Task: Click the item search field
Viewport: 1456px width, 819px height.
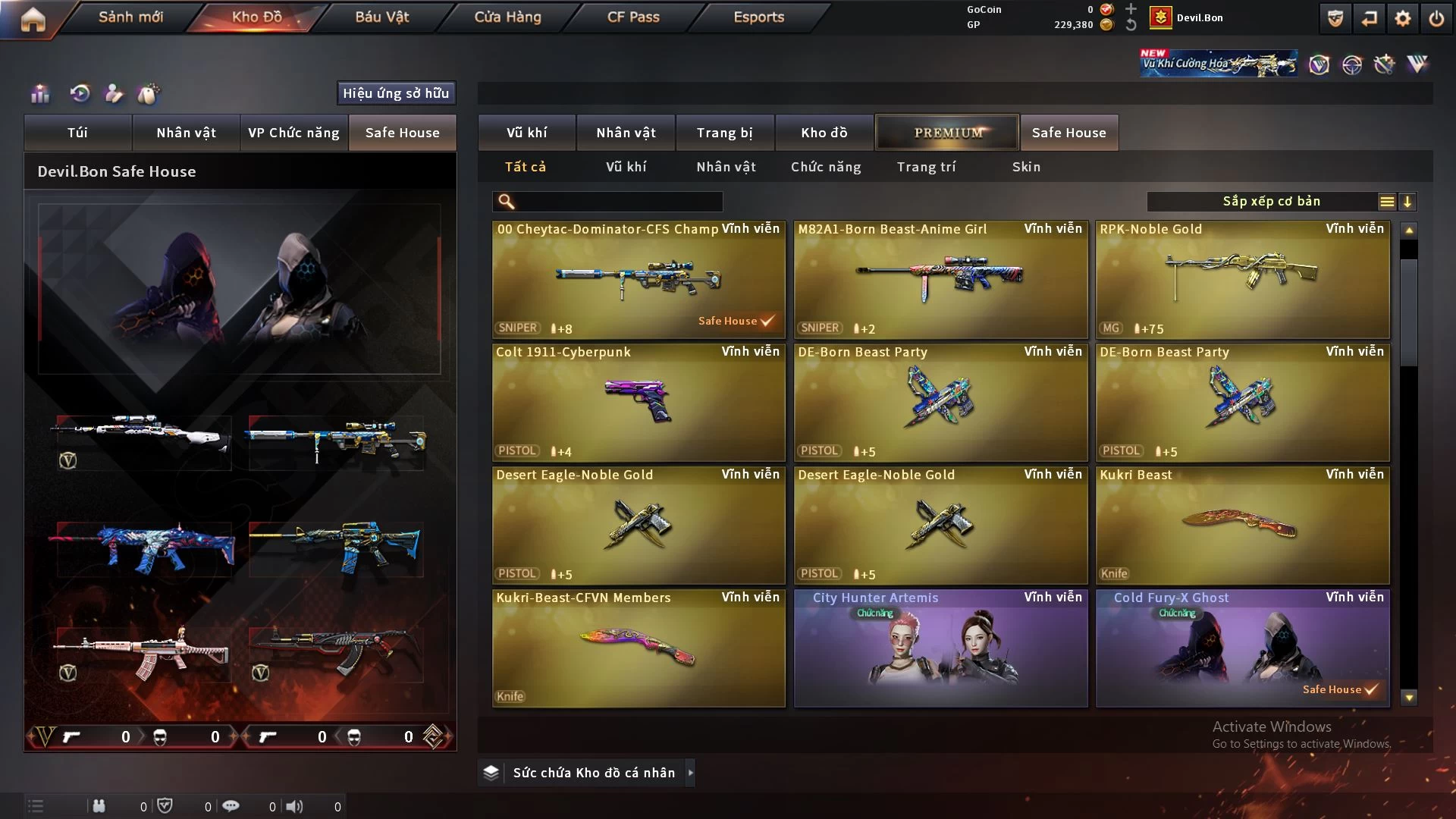Action: point(618,202)
